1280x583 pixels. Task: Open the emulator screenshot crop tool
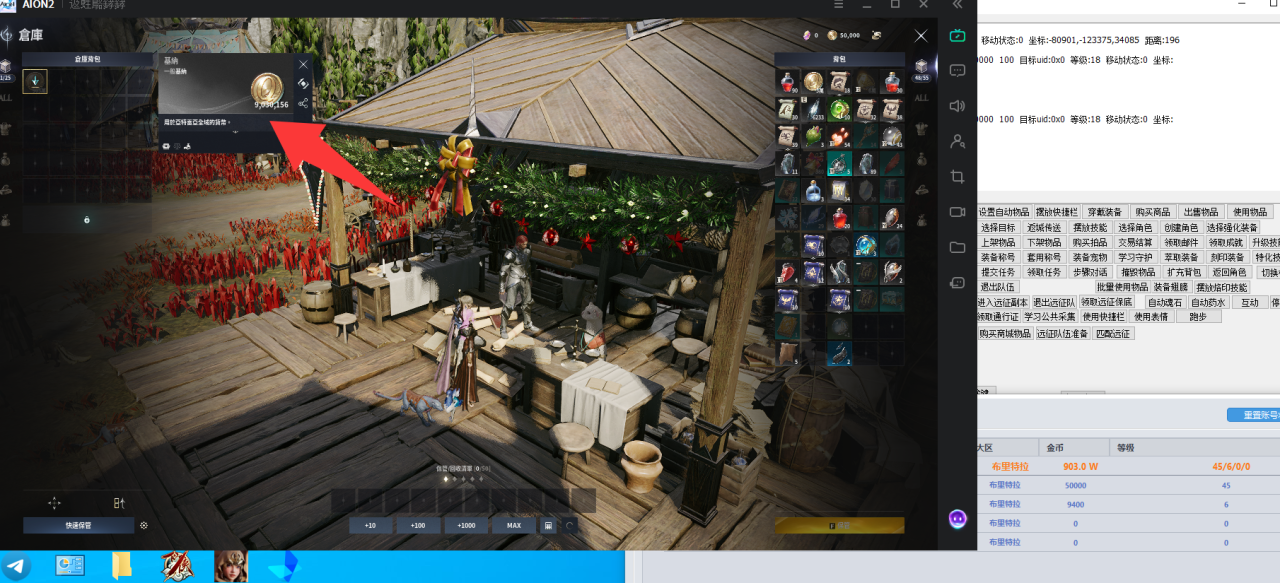pyautogui.click(x=957, y=177)
